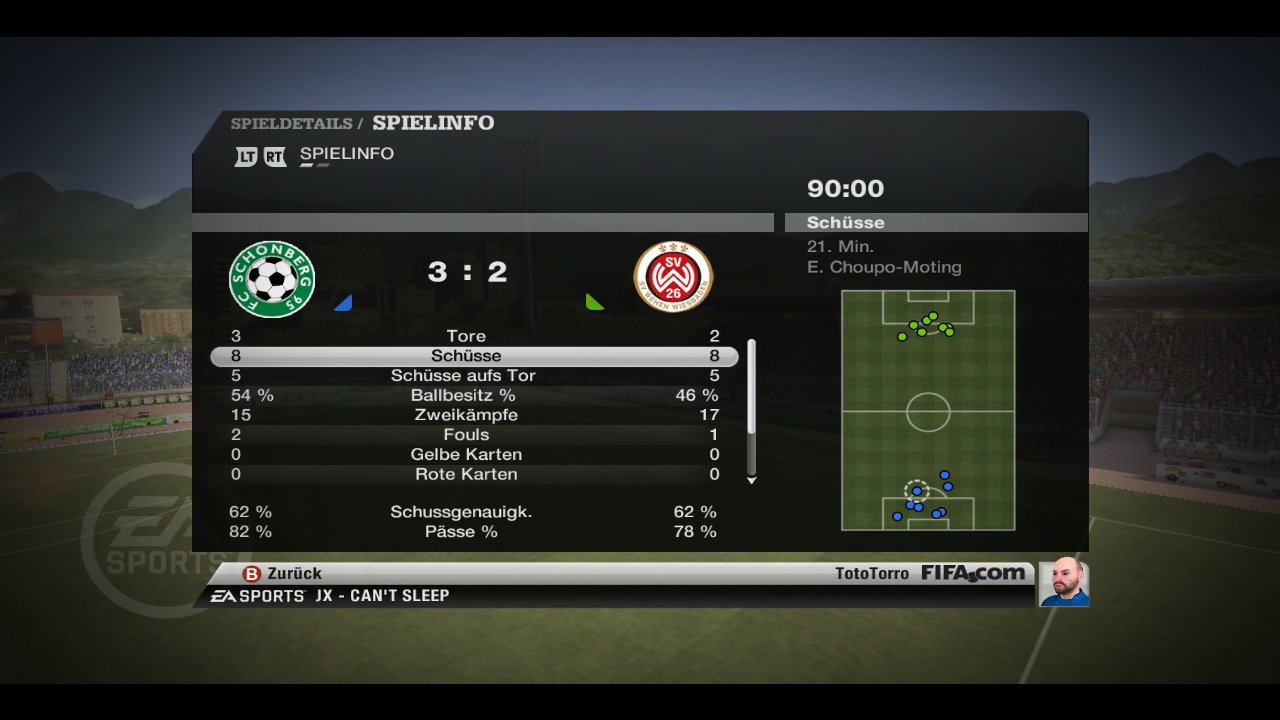This screenshot has width=1280, height=720.
Task: Click the SPIELDETAILS breadcrumb
Action: pyautogui.click(x=291, y=124)
